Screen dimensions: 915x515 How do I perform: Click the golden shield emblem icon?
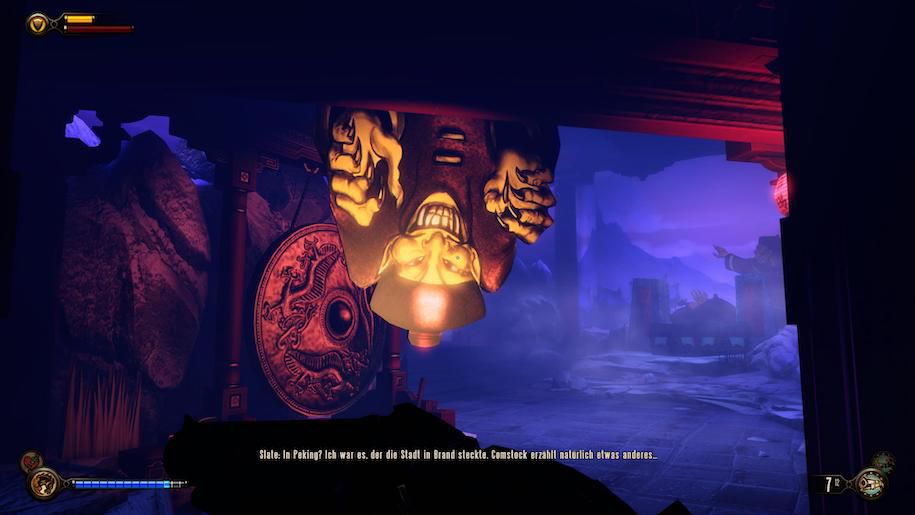tap(39, 22)
